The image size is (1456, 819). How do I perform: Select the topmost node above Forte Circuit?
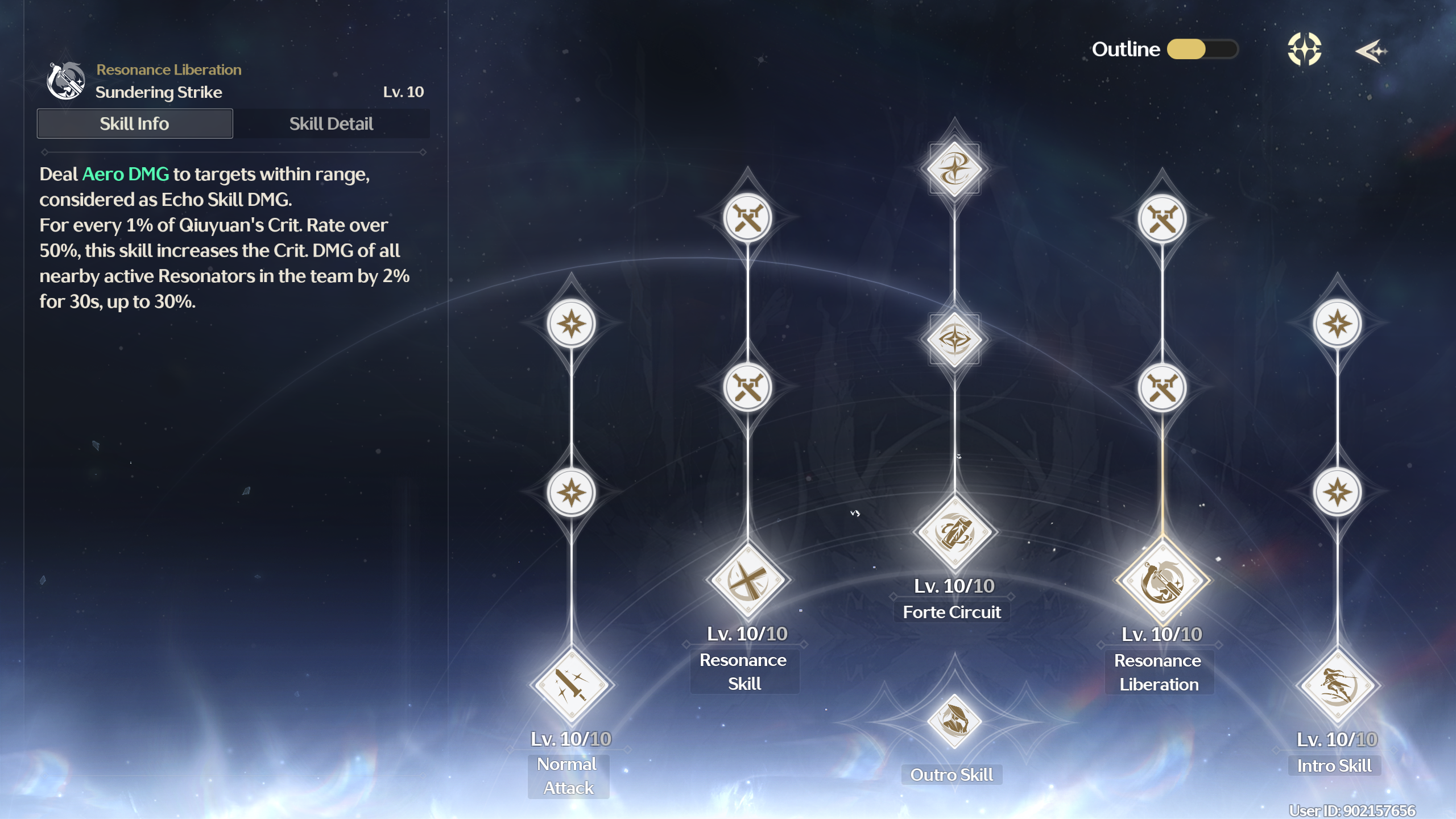pyautogui.click(x=954, y=169)
